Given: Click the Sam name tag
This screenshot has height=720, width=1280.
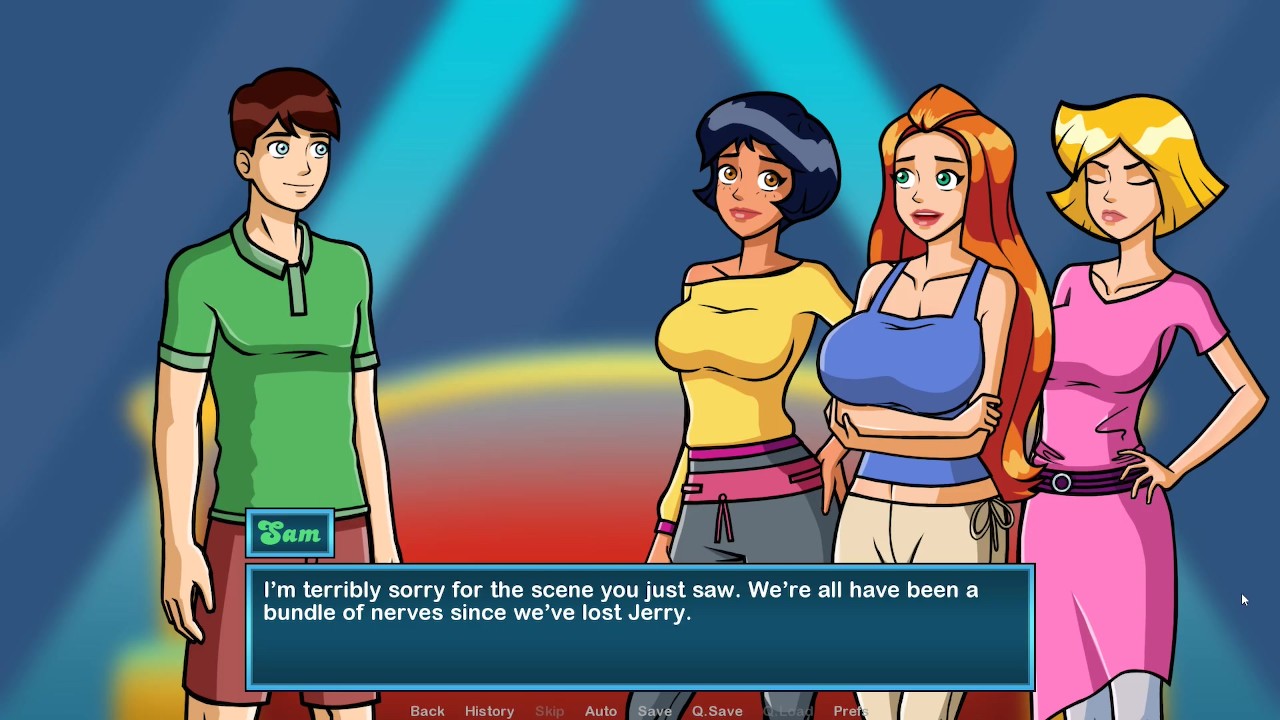Looking at the screenshot, I should pos(290,533).
